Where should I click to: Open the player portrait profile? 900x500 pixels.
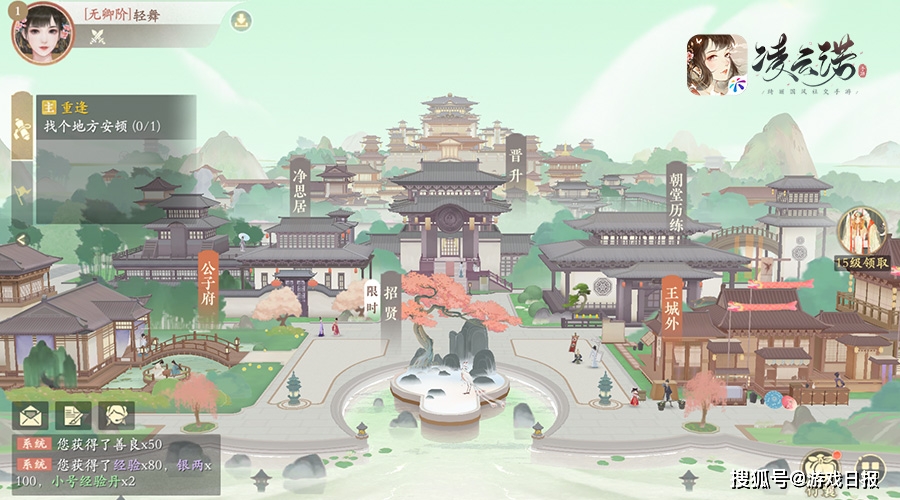42,30
